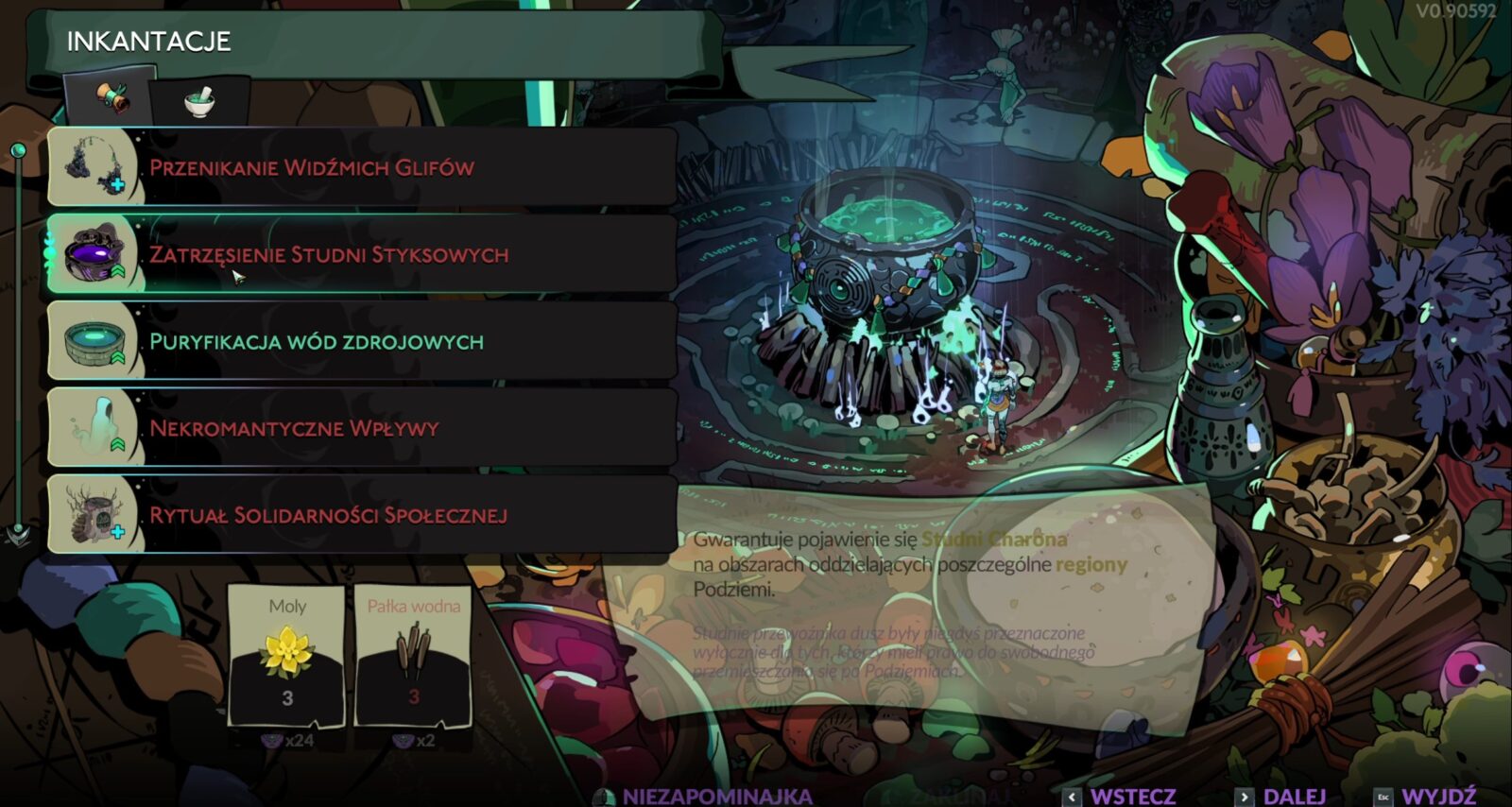Click the Pałka wodna ingredient card

click(413, 656)
